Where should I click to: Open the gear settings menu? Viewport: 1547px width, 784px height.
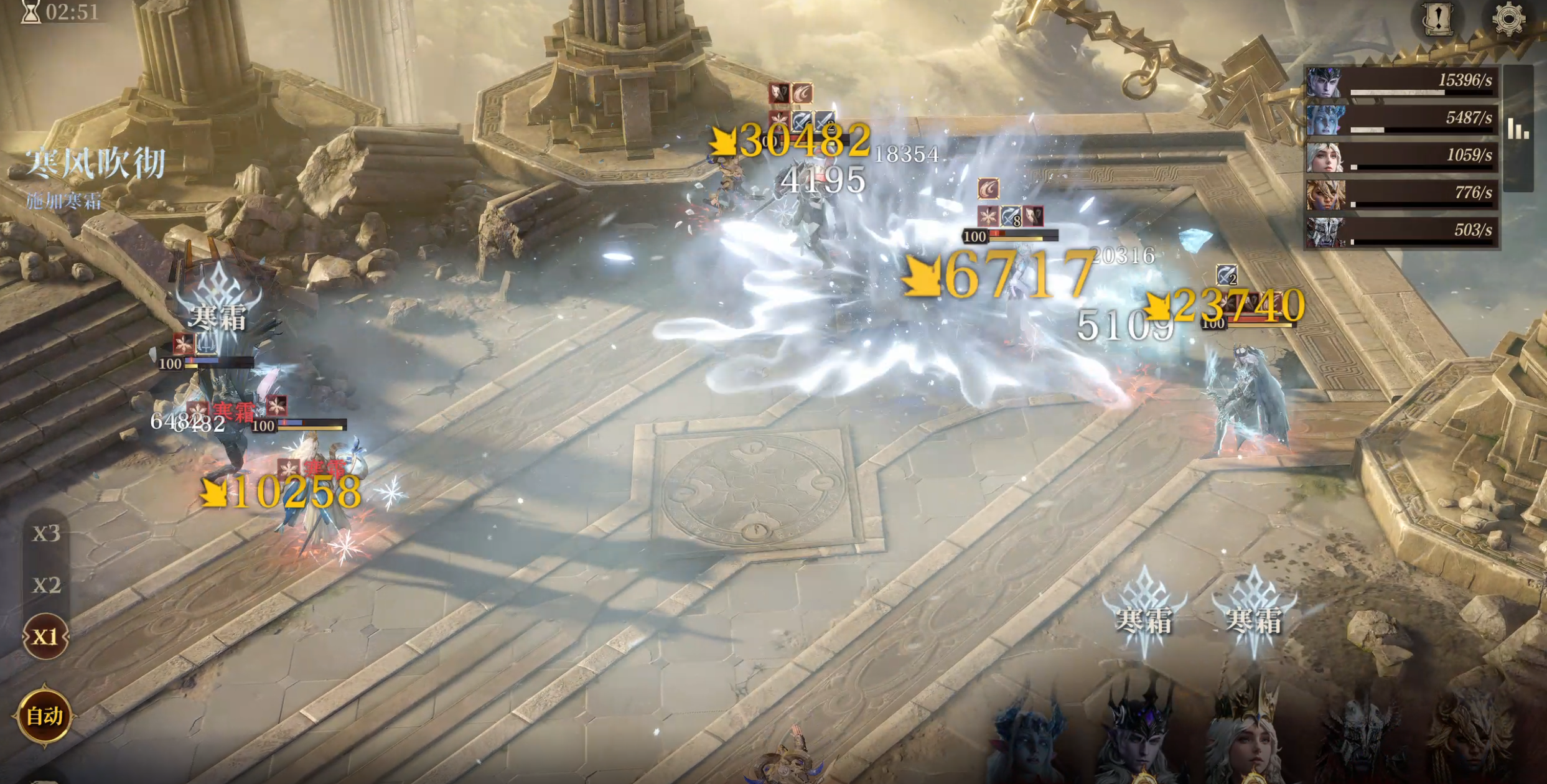[1508, 19]
